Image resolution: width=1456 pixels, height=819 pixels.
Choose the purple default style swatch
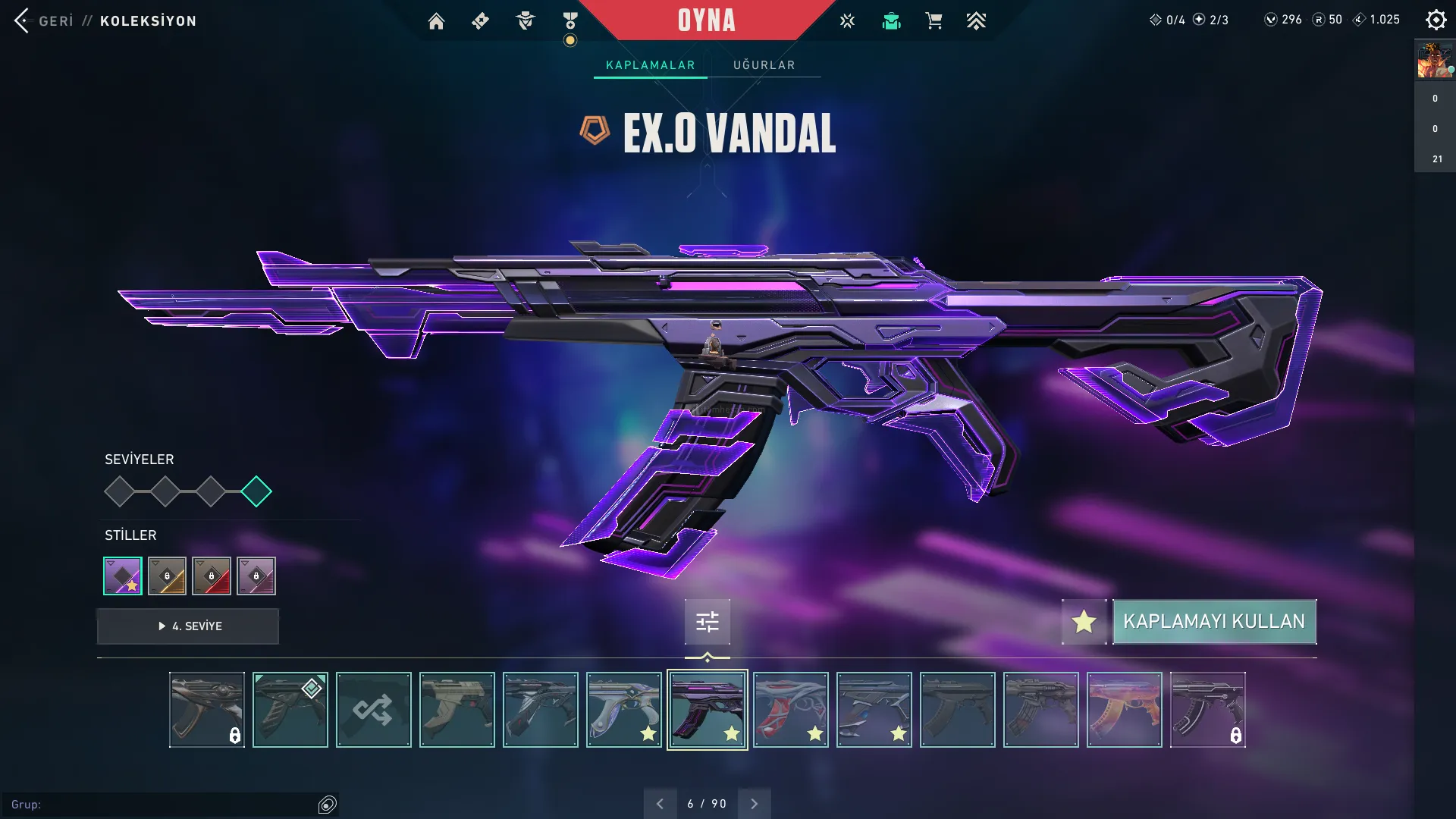pyautogui.click(x=123, y=576)
